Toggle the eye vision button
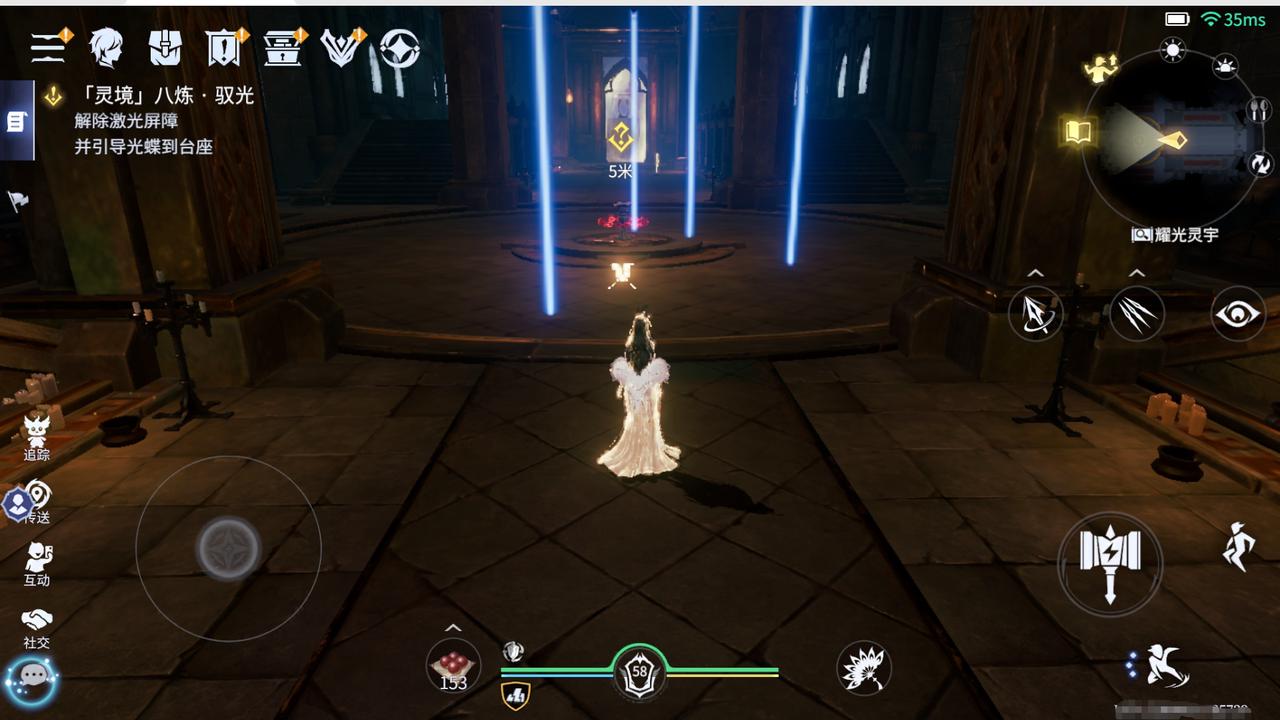 pyautogui.click(x=1237, y=314)
